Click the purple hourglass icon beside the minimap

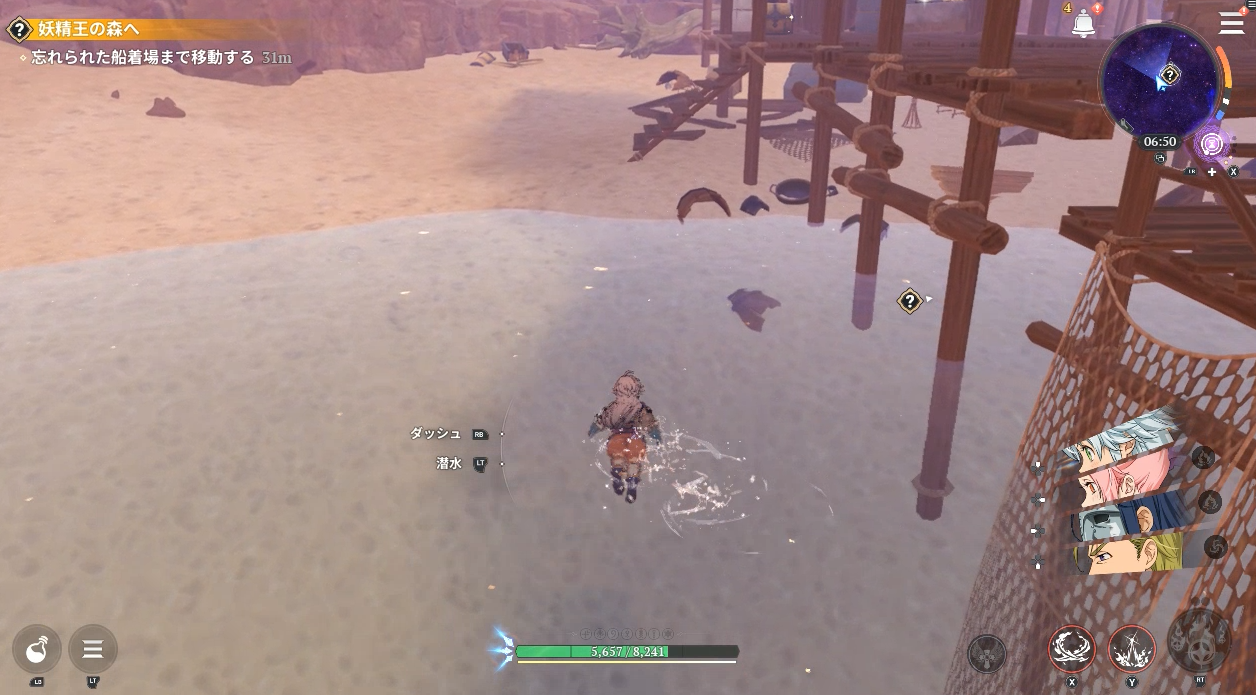(x=1212, y=144)
